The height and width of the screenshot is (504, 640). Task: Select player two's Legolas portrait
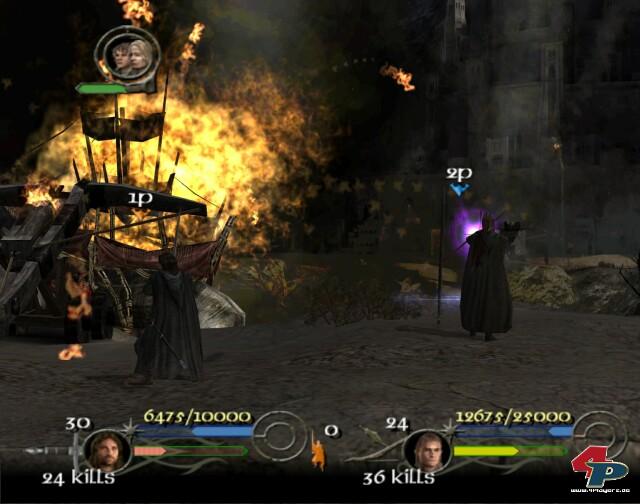pos(428,449)
